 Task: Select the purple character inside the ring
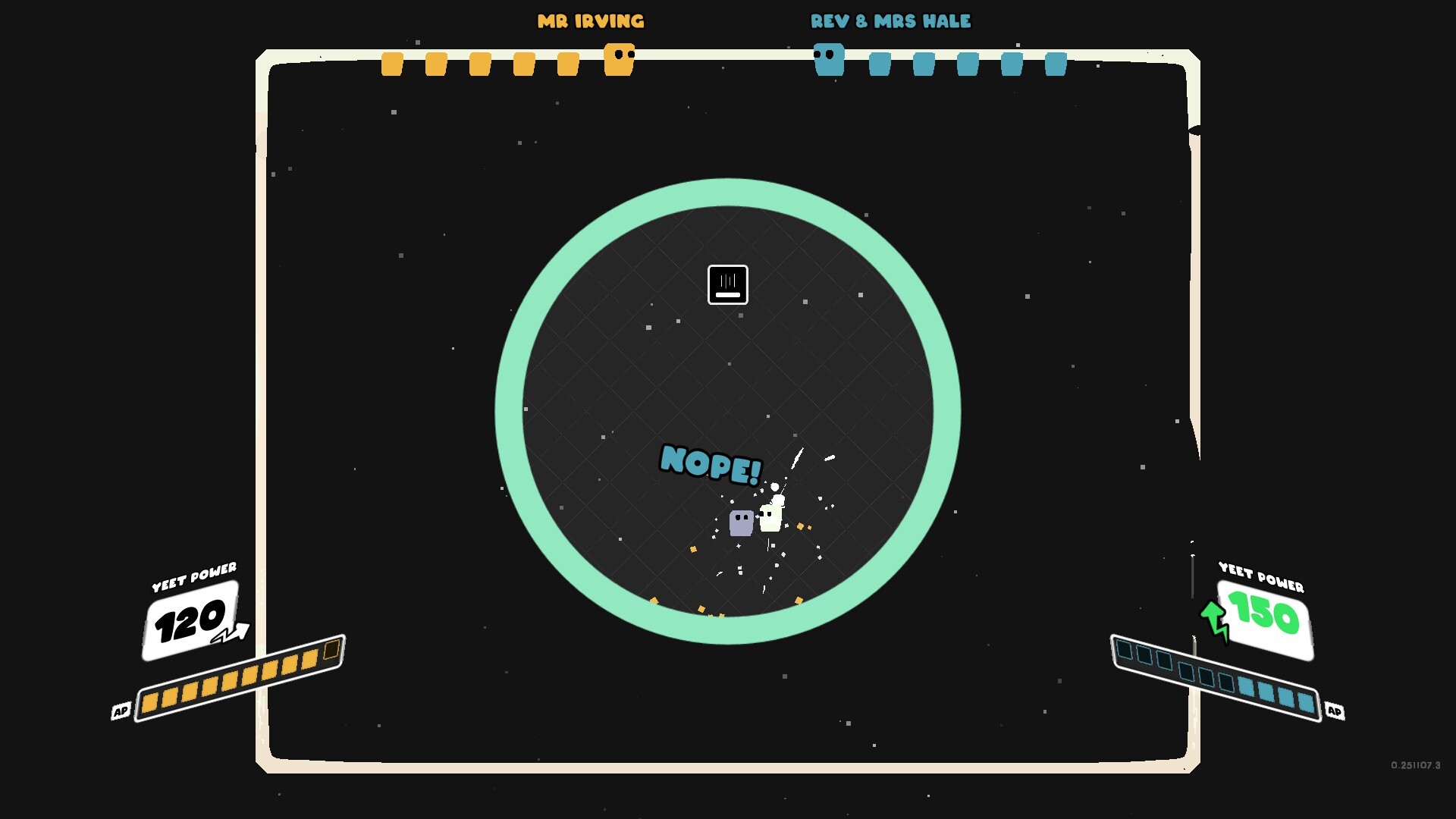pyautogui.click(x=740, y=522)
